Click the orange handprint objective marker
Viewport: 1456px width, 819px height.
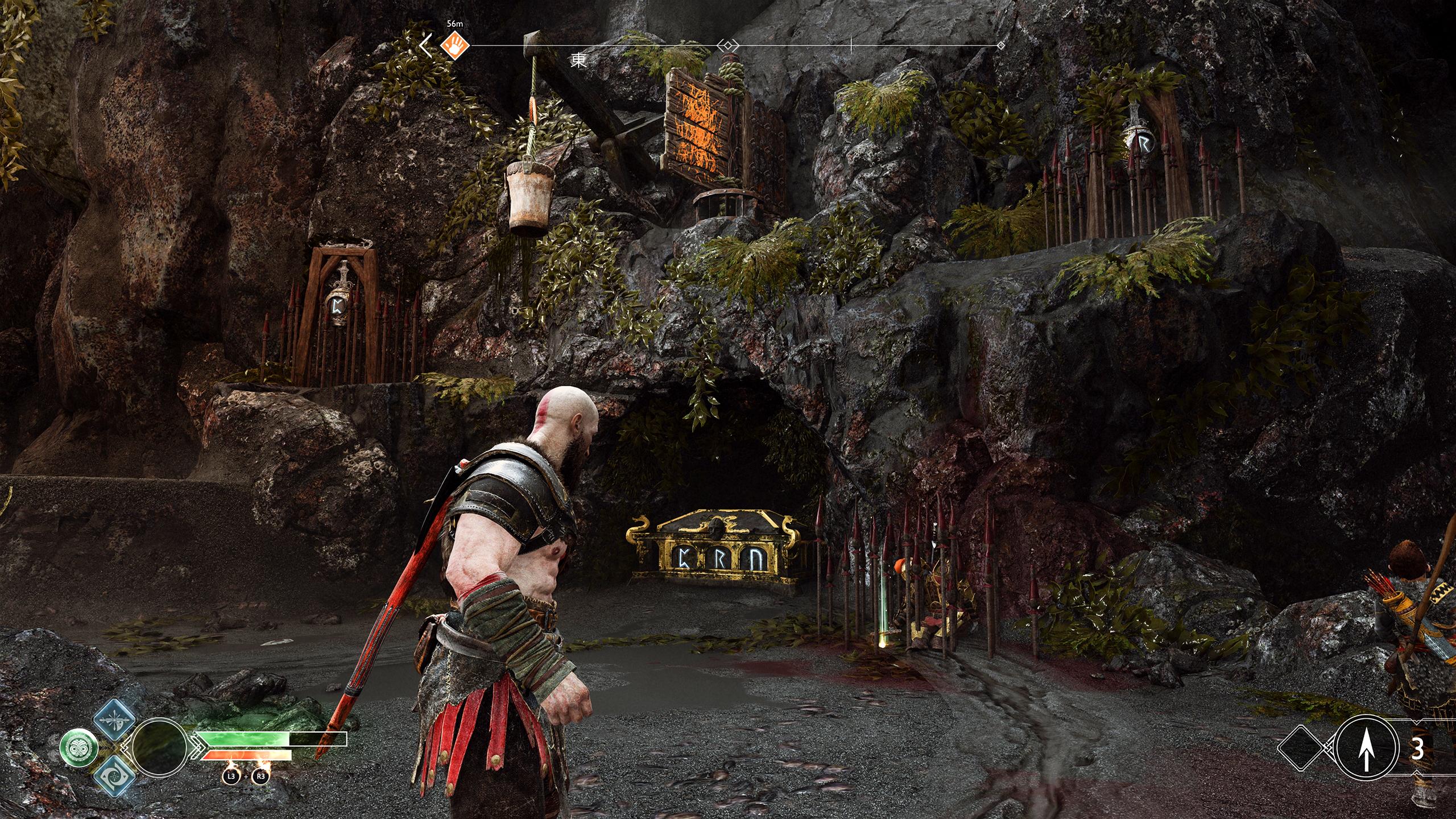click(x=455, y=44)
